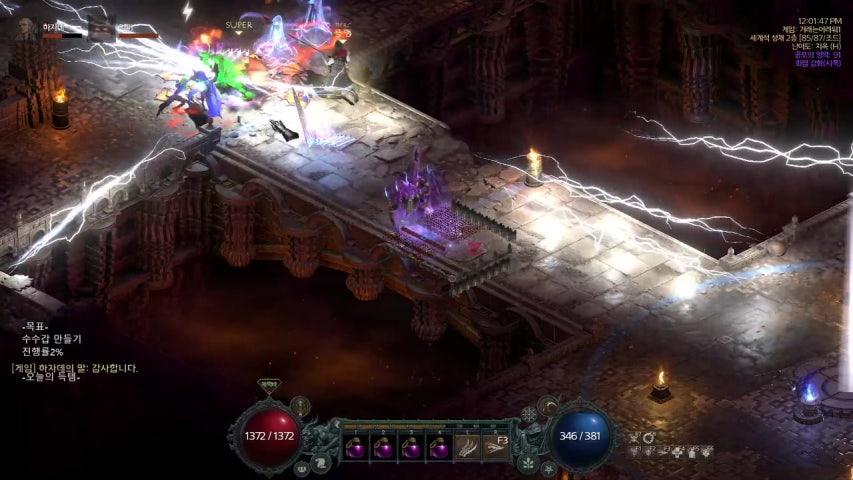Click the round button above the health orb
Viewport: 853px width, 480px height.
pyautogui.click(x=300, y=406)
